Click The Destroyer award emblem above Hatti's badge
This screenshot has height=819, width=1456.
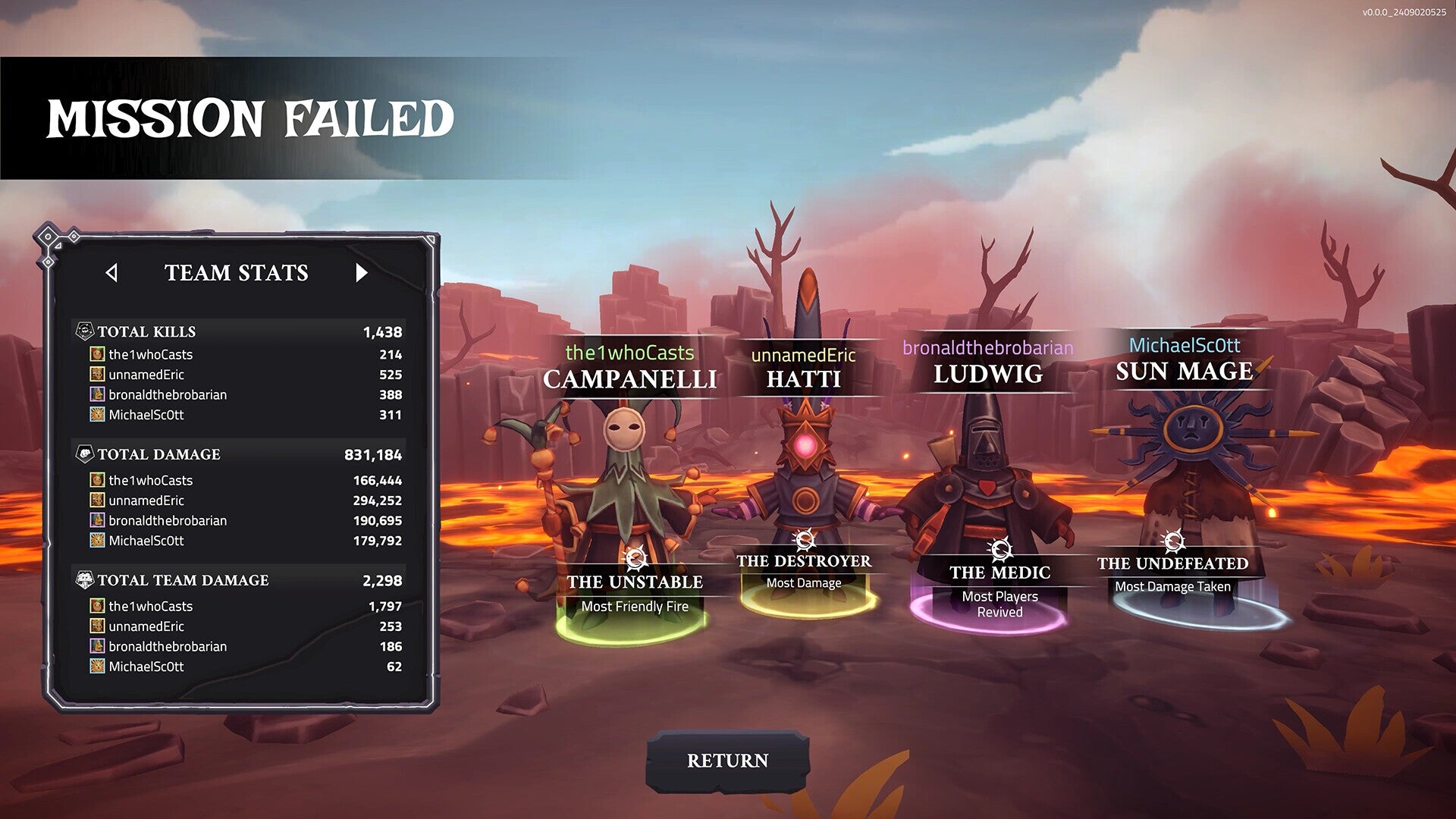(804, 538)
